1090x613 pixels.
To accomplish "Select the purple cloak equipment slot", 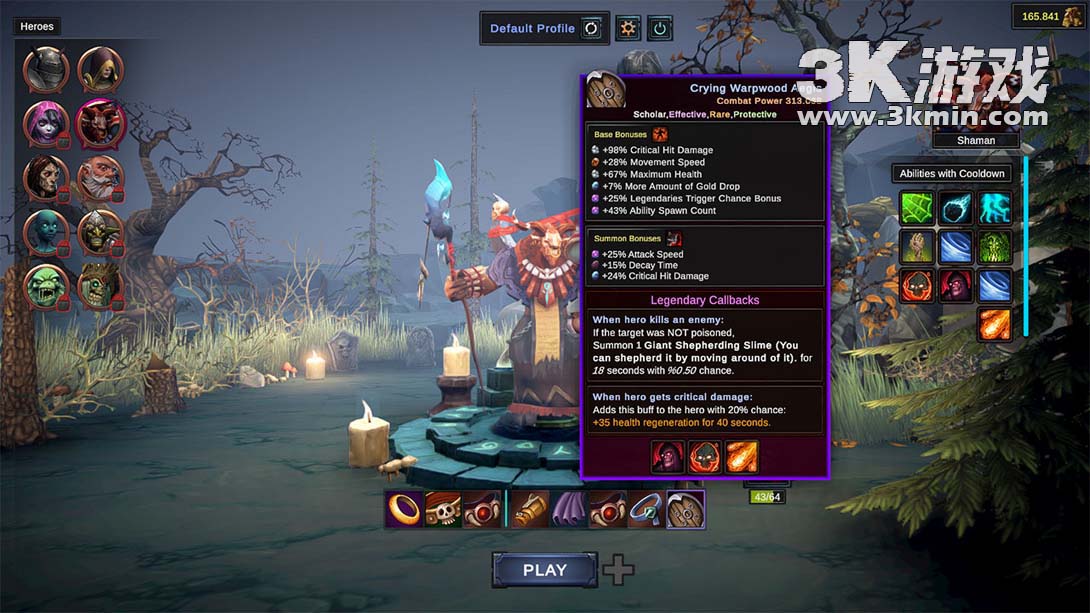I will (569, 509).
